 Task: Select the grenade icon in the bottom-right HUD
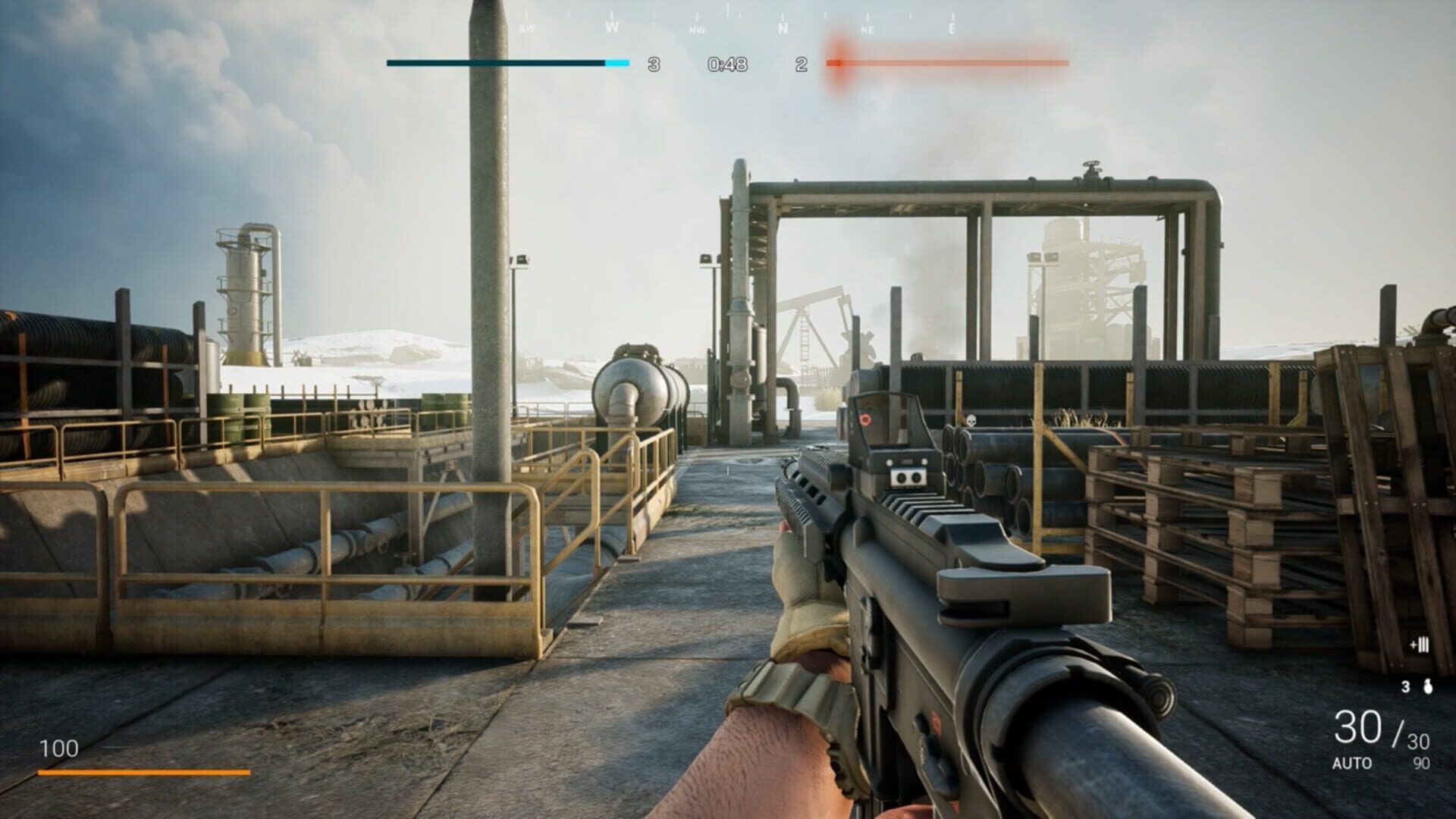[x=1427, y=687]
